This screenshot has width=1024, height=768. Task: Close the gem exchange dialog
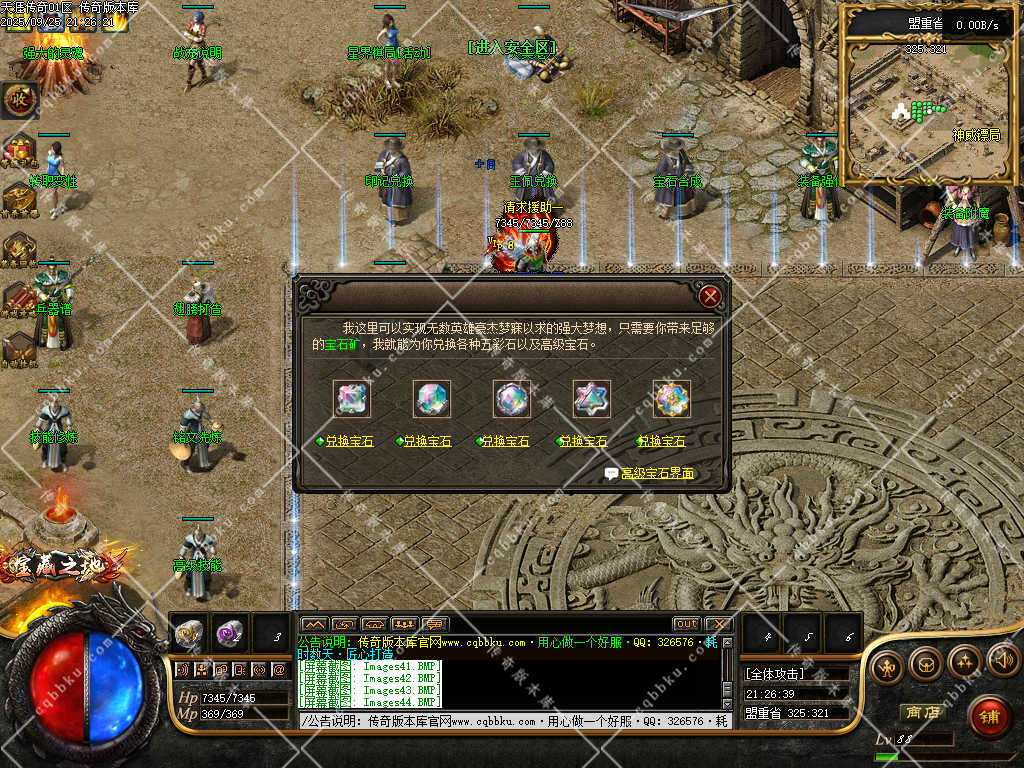710,296
